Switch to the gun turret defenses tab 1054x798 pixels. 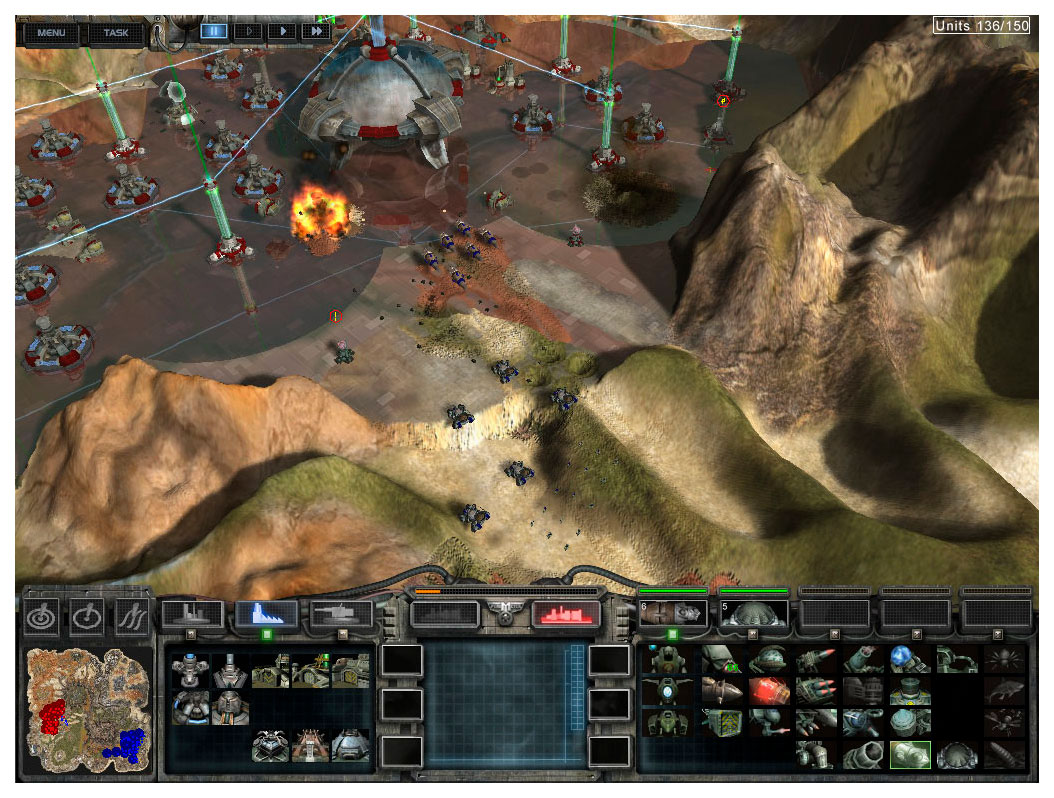(x=342, y=614)
